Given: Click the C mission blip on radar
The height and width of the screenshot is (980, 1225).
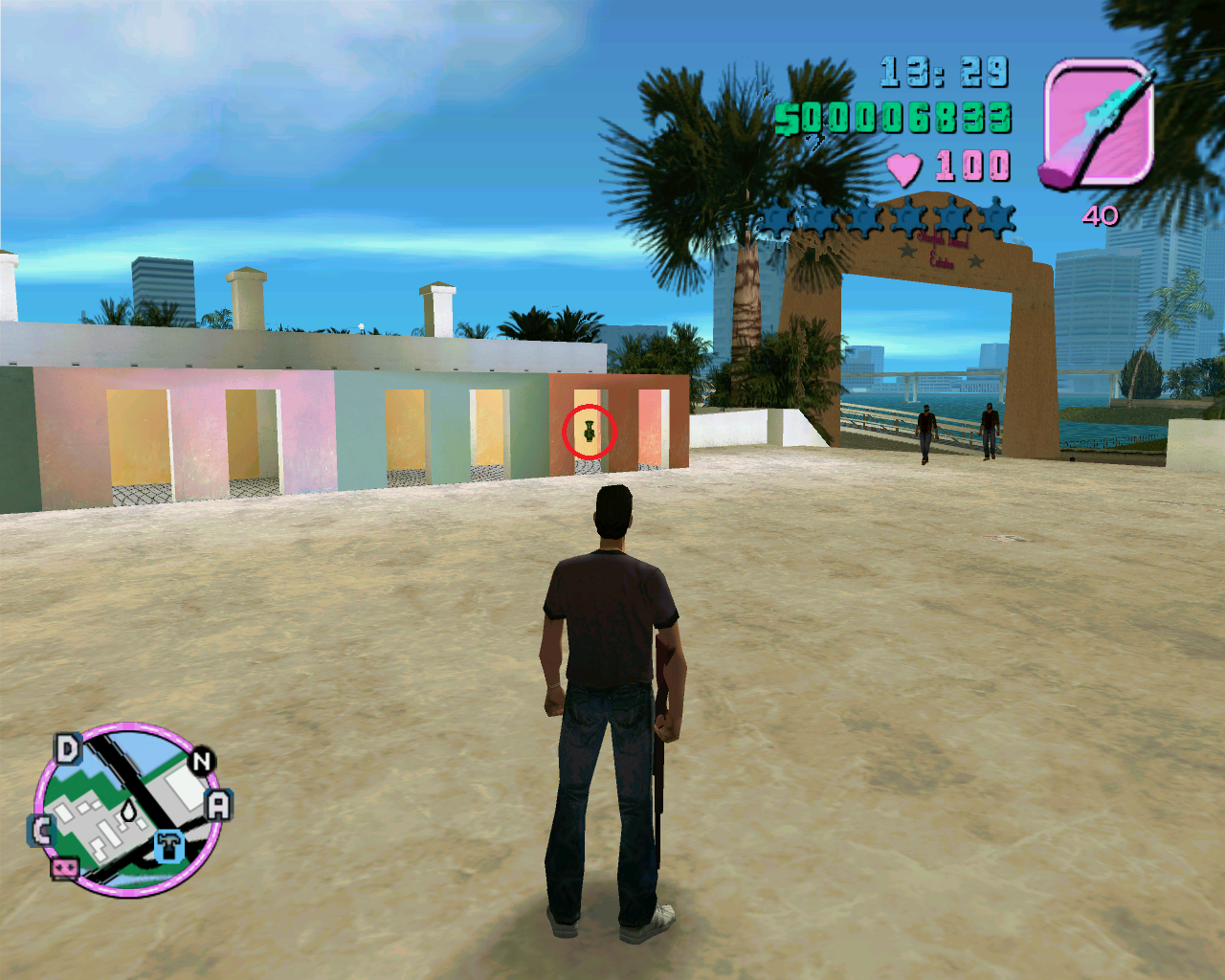Looking at the screenshot, I should pyautogui.click(x=41, y=830).
